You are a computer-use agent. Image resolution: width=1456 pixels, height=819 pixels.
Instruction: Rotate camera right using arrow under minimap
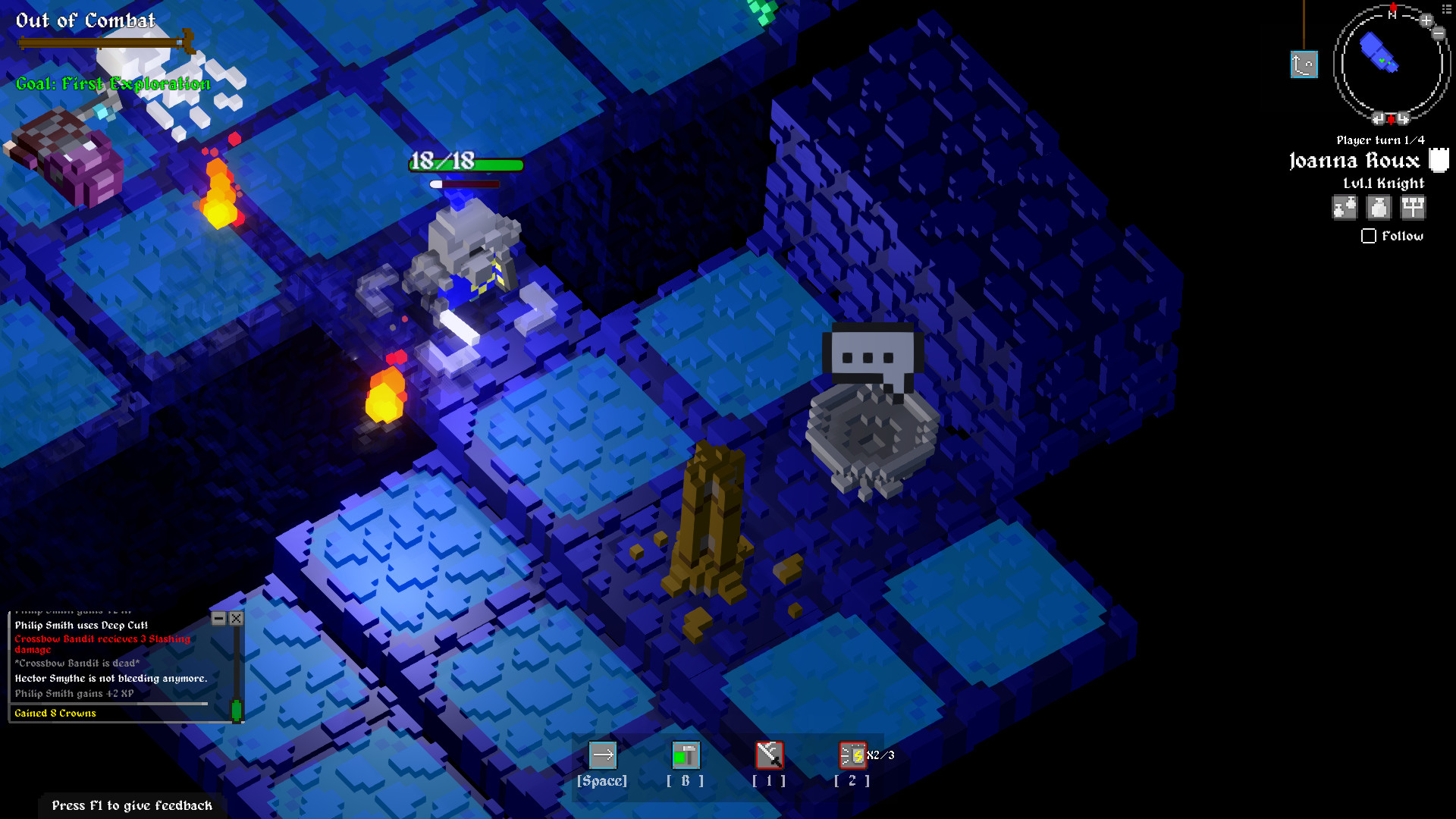pyautogui.click(x=1403, y=118)
